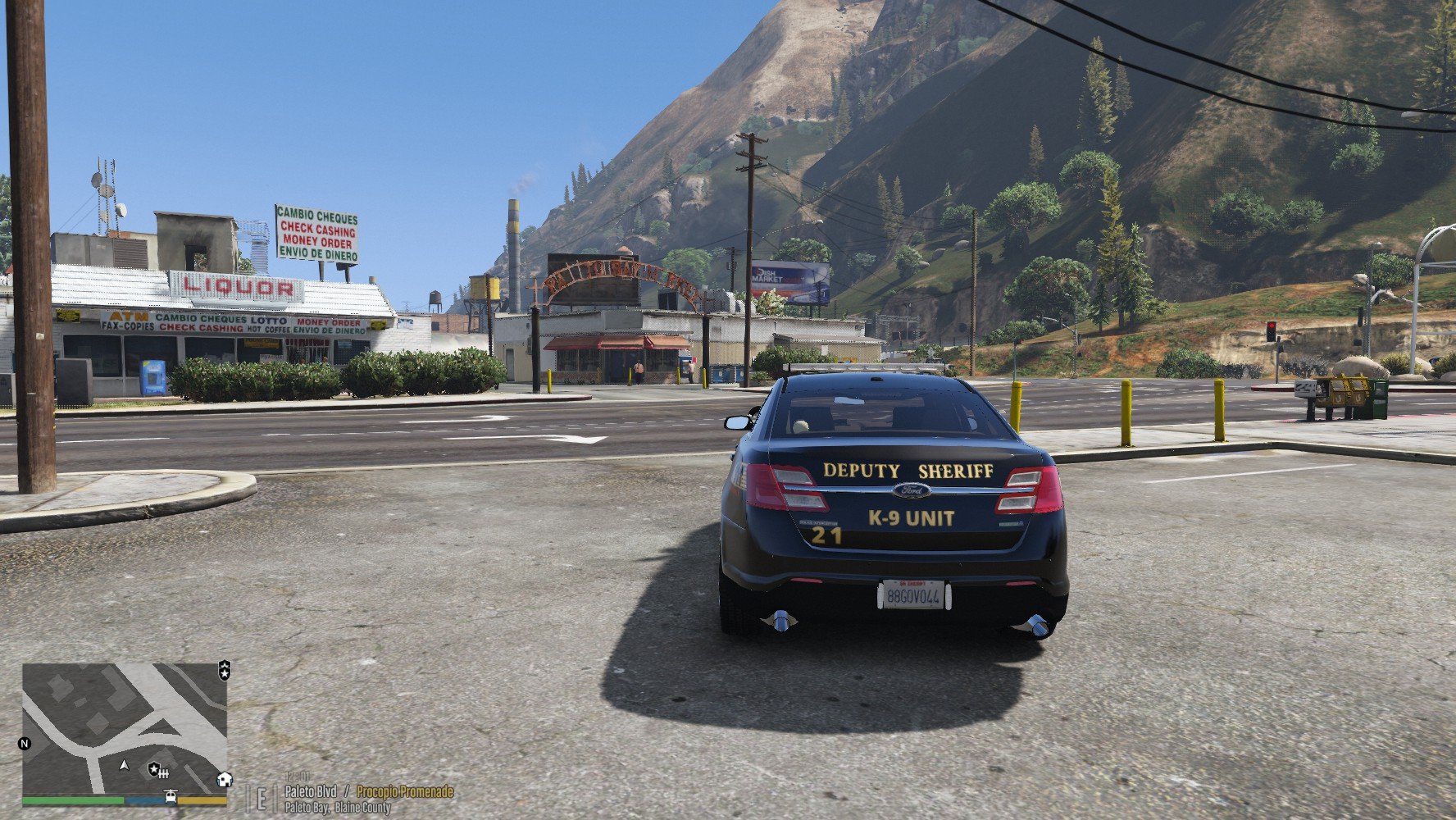The height and width of the screenshot is (820, 1456).
Task: Click the helicopter blip on the minimap
Action: [x=171, y=795]
